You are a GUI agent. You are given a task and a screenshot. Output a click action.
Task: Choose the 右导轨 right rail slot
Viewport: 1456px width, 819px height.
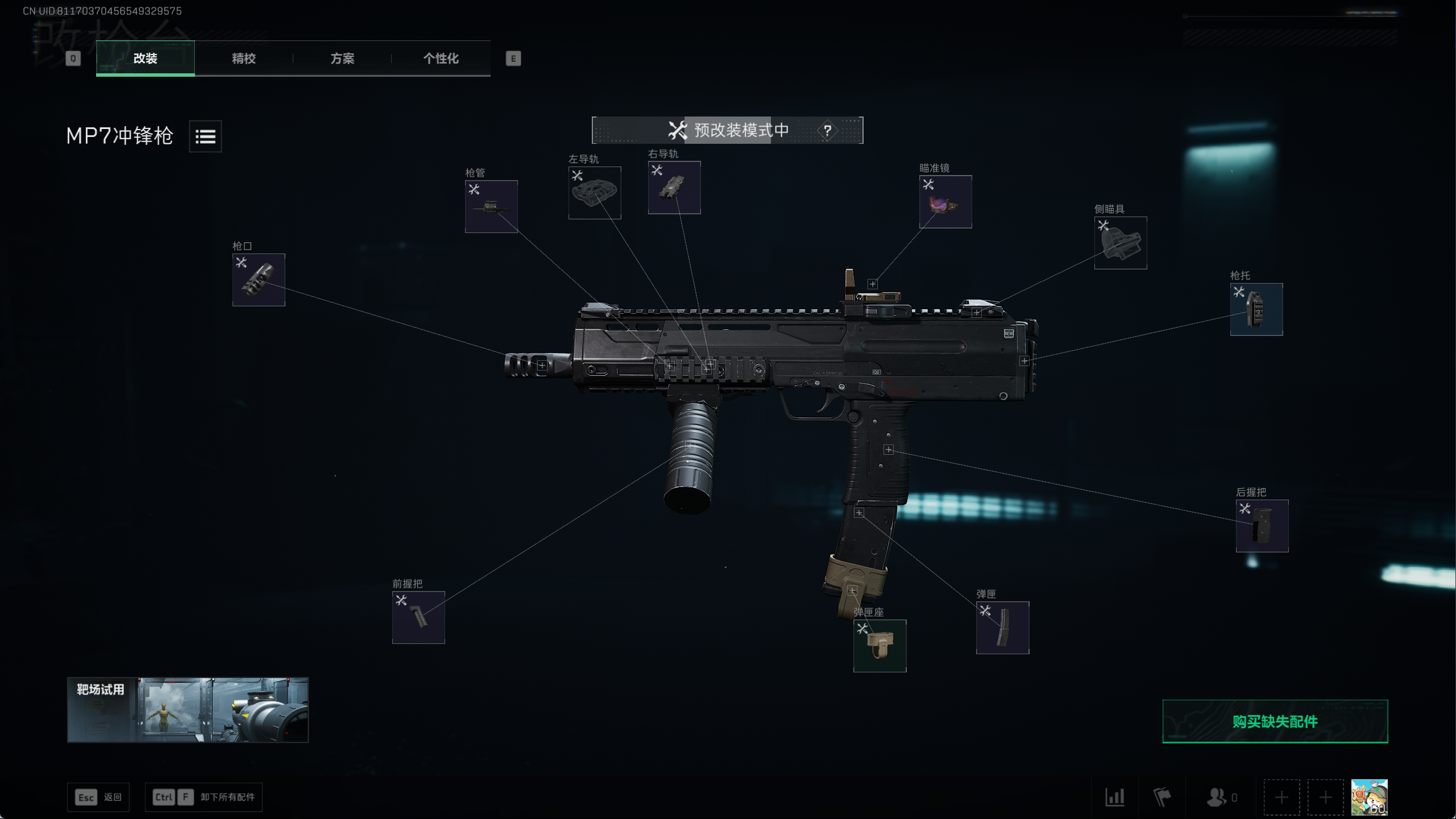click(674, 188)
